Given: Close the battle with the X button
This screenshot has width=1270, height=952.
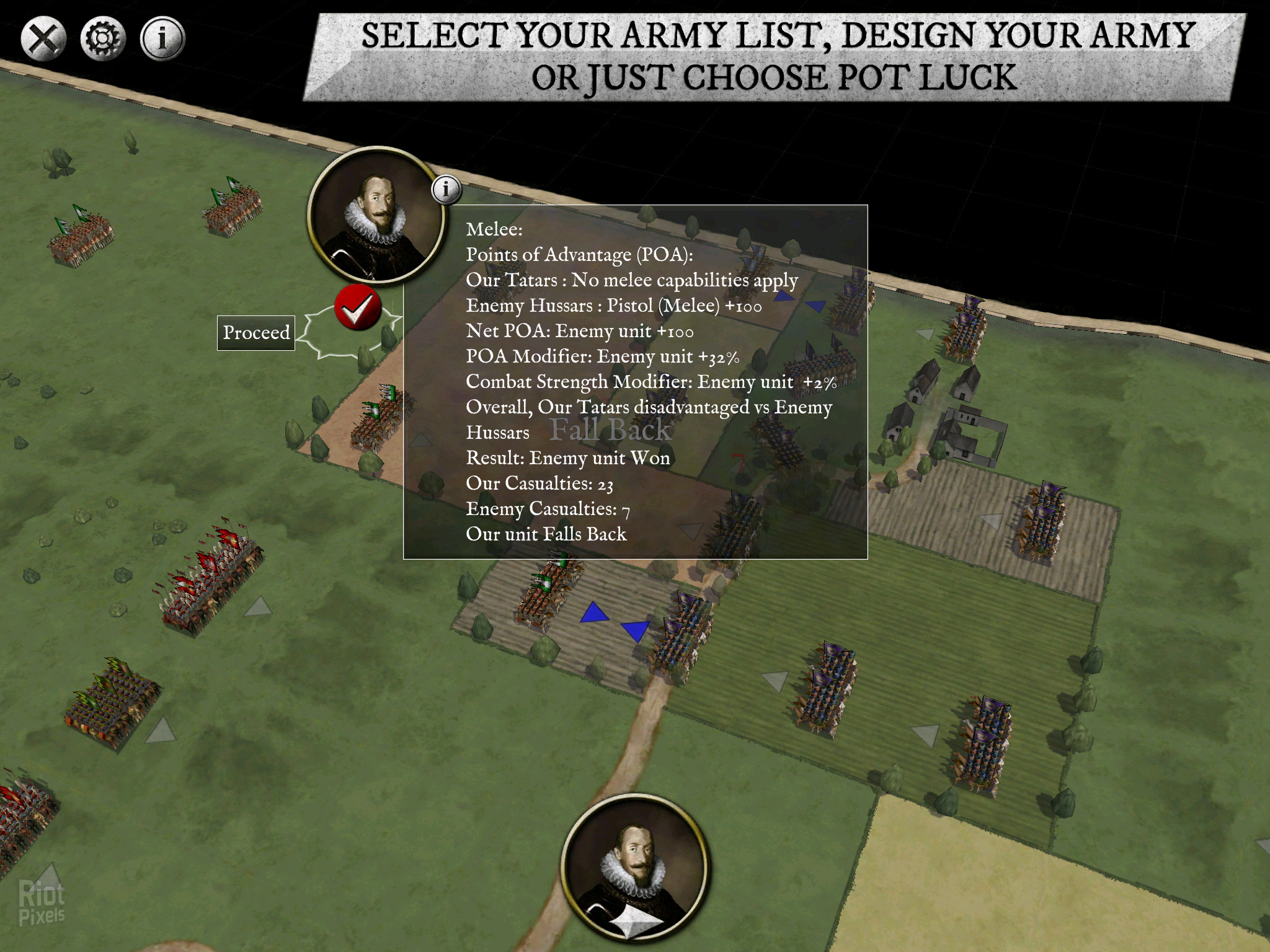Looking at the screenshot, I should [x=43, y=39].
